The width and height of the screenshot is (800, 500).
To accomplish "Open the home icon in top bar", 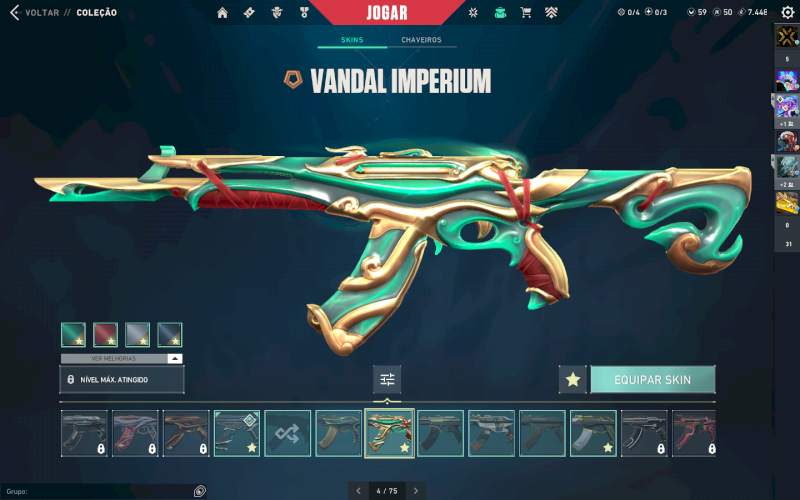I will point(222,13).
